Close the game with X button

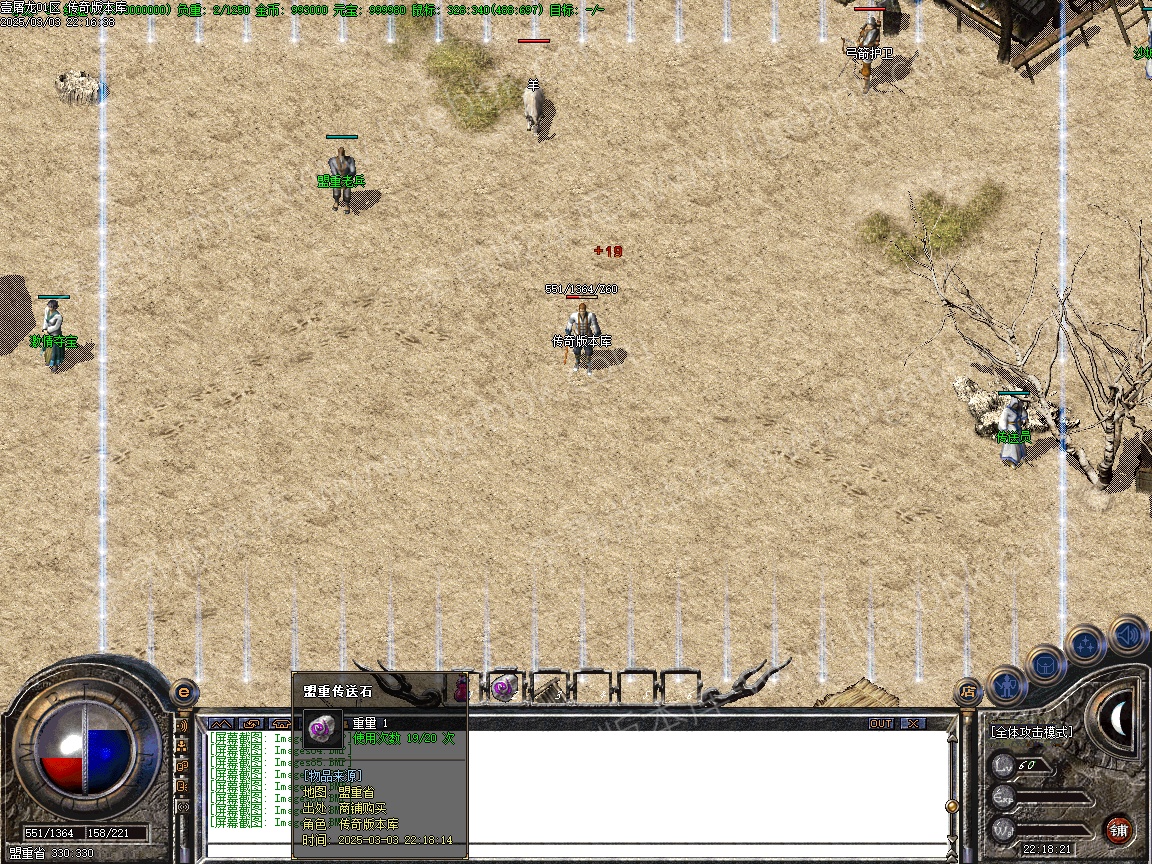(x=912, y=723)
